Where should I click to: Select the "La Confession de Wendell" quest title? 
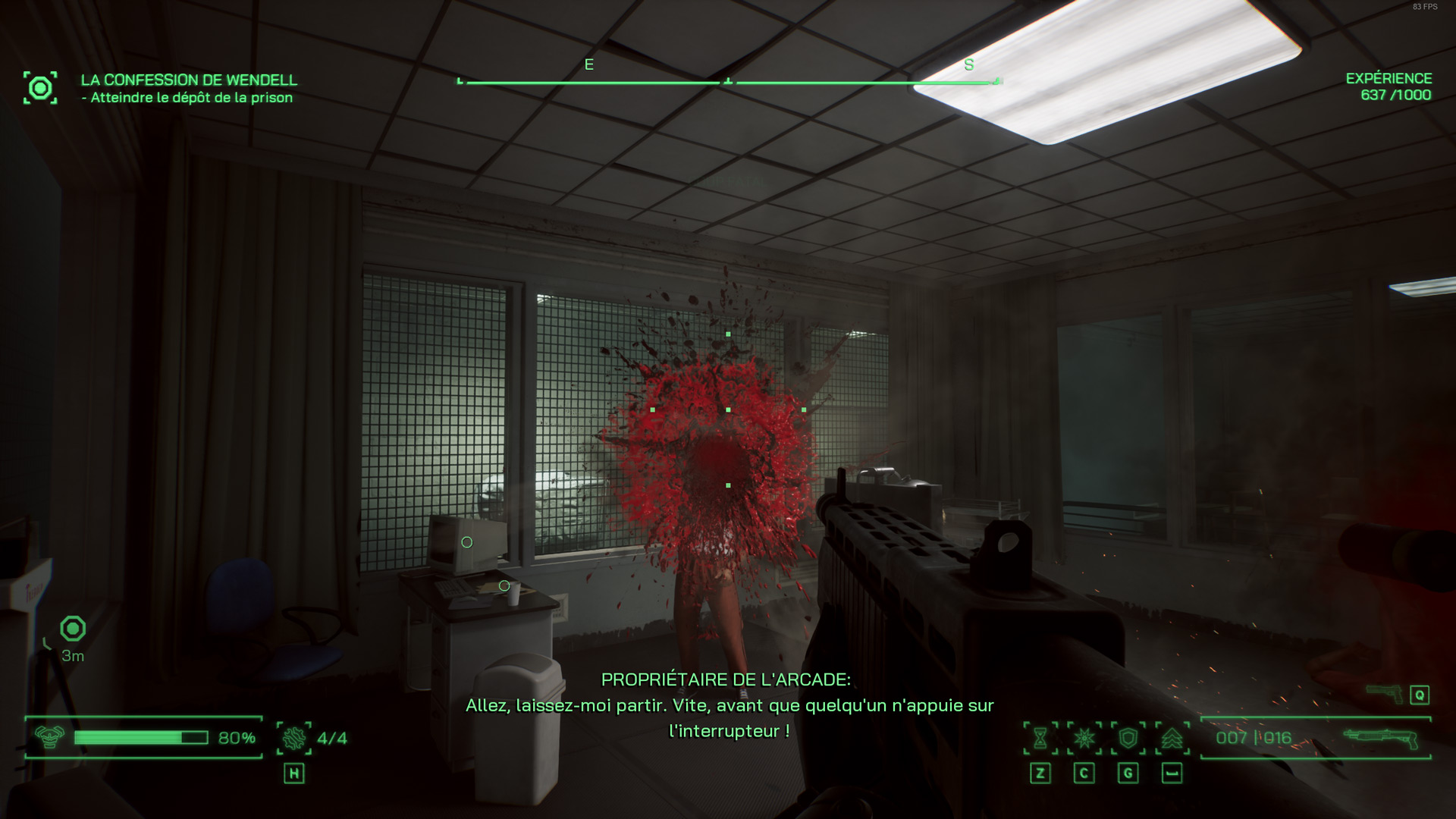click(189, 80)
